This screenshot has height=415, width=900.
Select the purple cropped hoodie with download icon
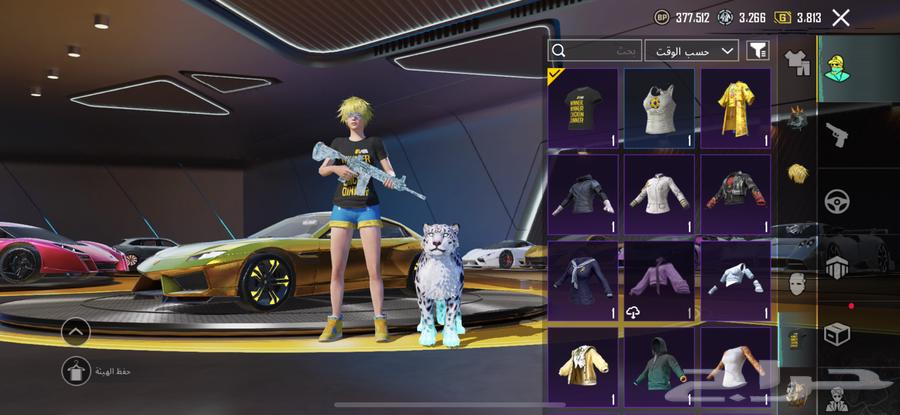tap(659, 281)
